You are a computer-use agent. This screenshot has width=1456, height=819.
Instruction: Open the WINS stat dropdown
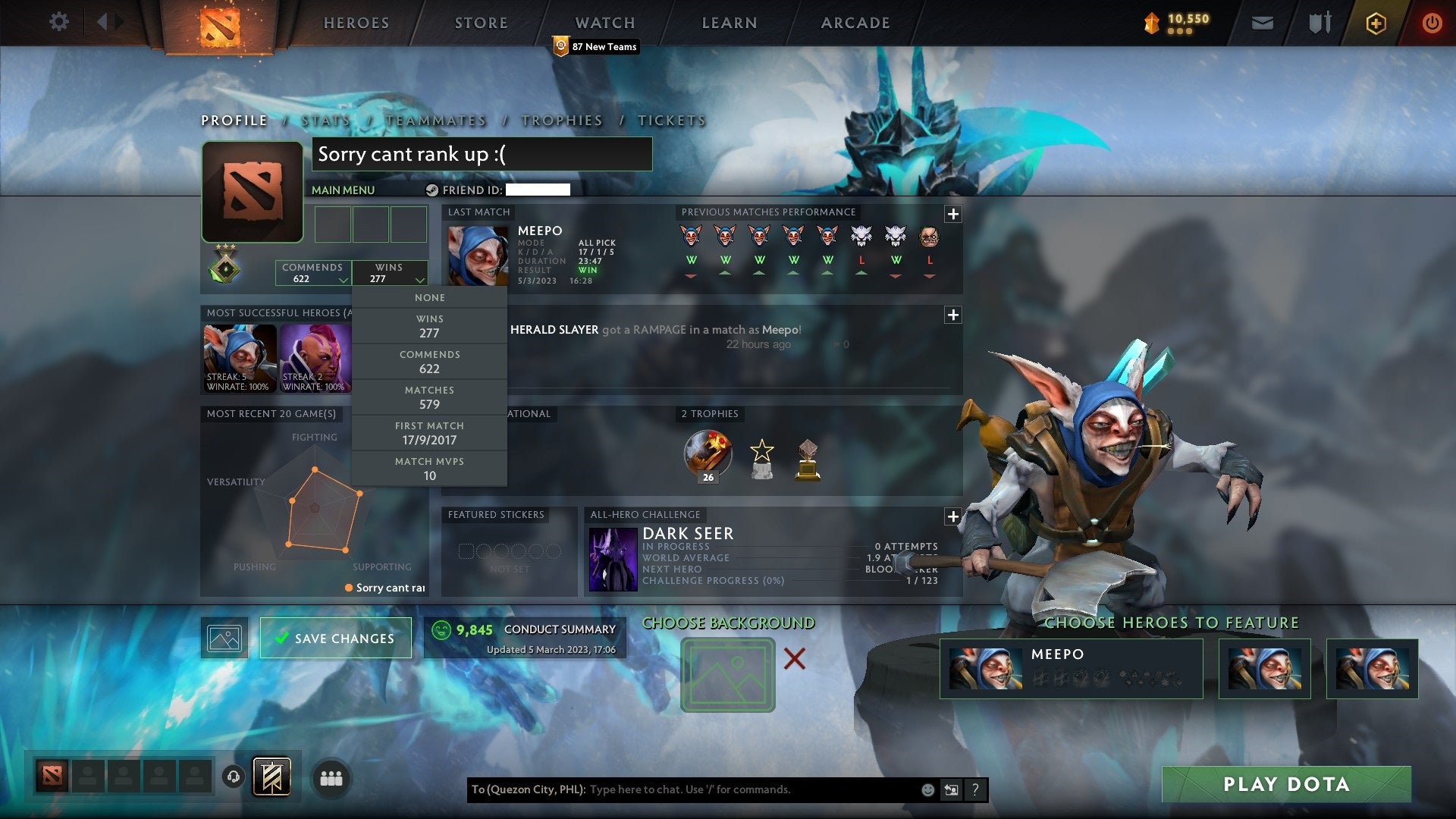point(391,273)
